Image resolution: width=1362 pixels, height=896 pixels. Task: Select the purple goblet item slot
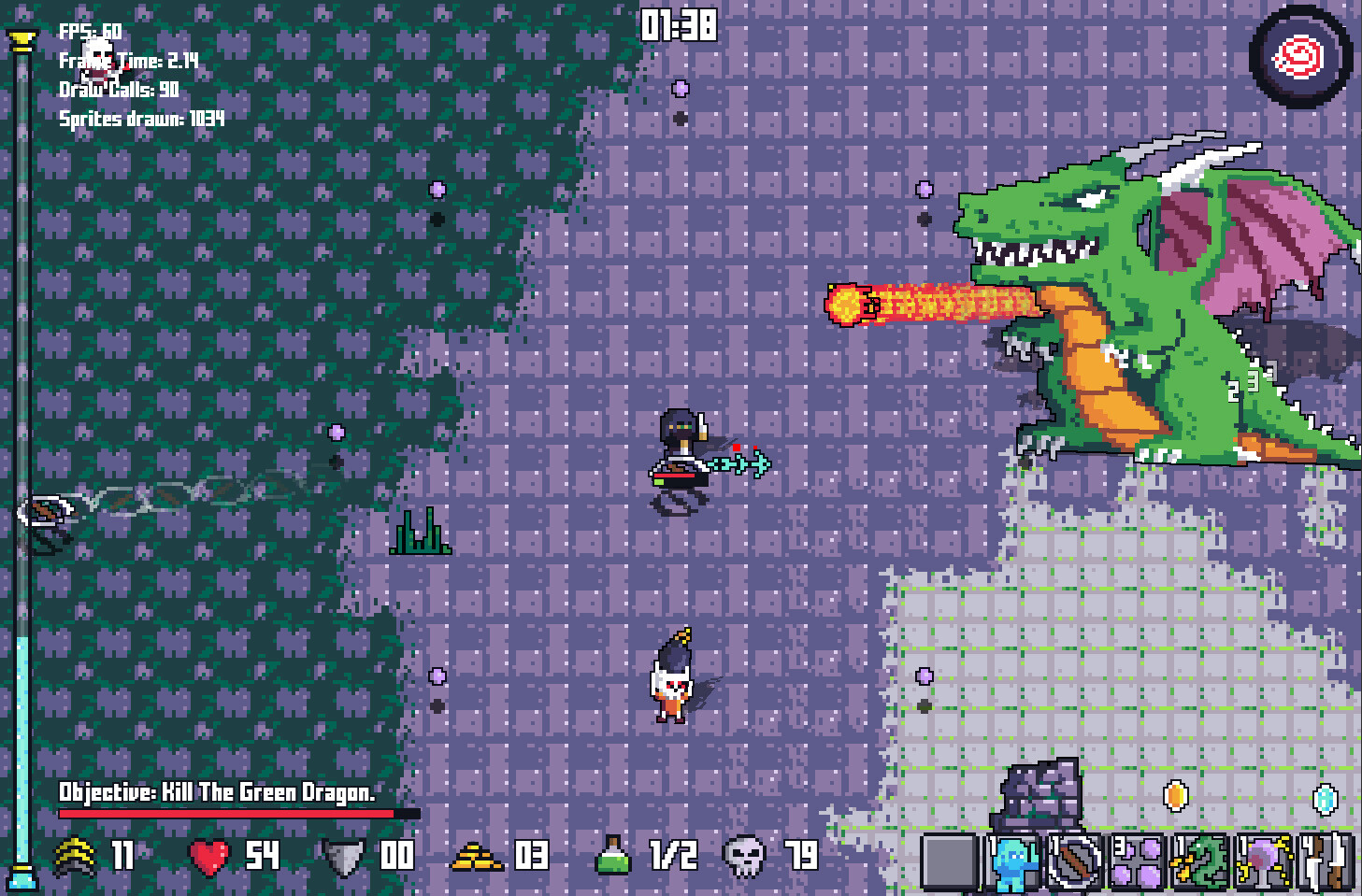[1264, 861]
